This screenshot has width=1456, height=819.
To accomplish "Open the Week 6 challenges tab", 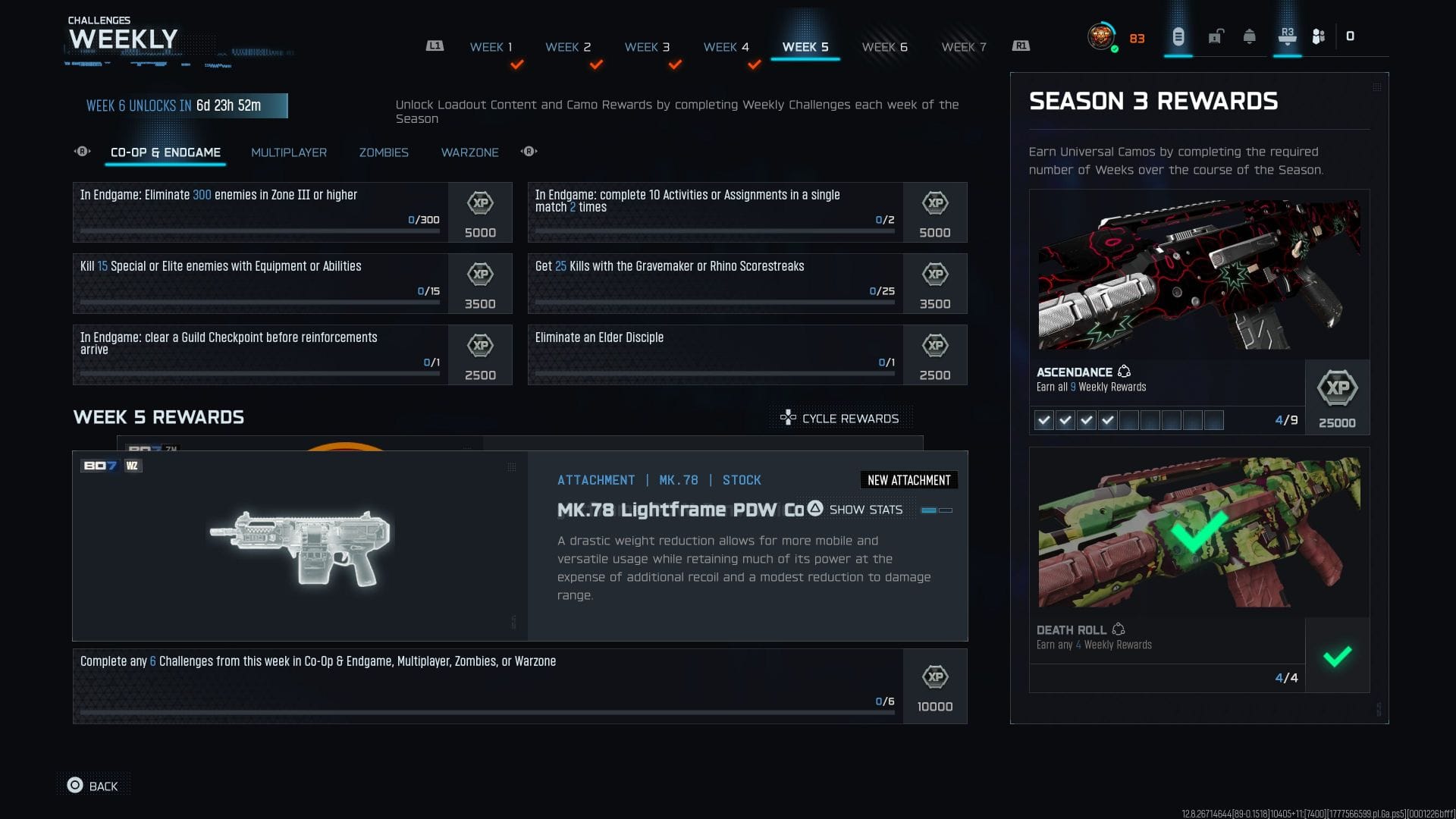I will 884,46.
